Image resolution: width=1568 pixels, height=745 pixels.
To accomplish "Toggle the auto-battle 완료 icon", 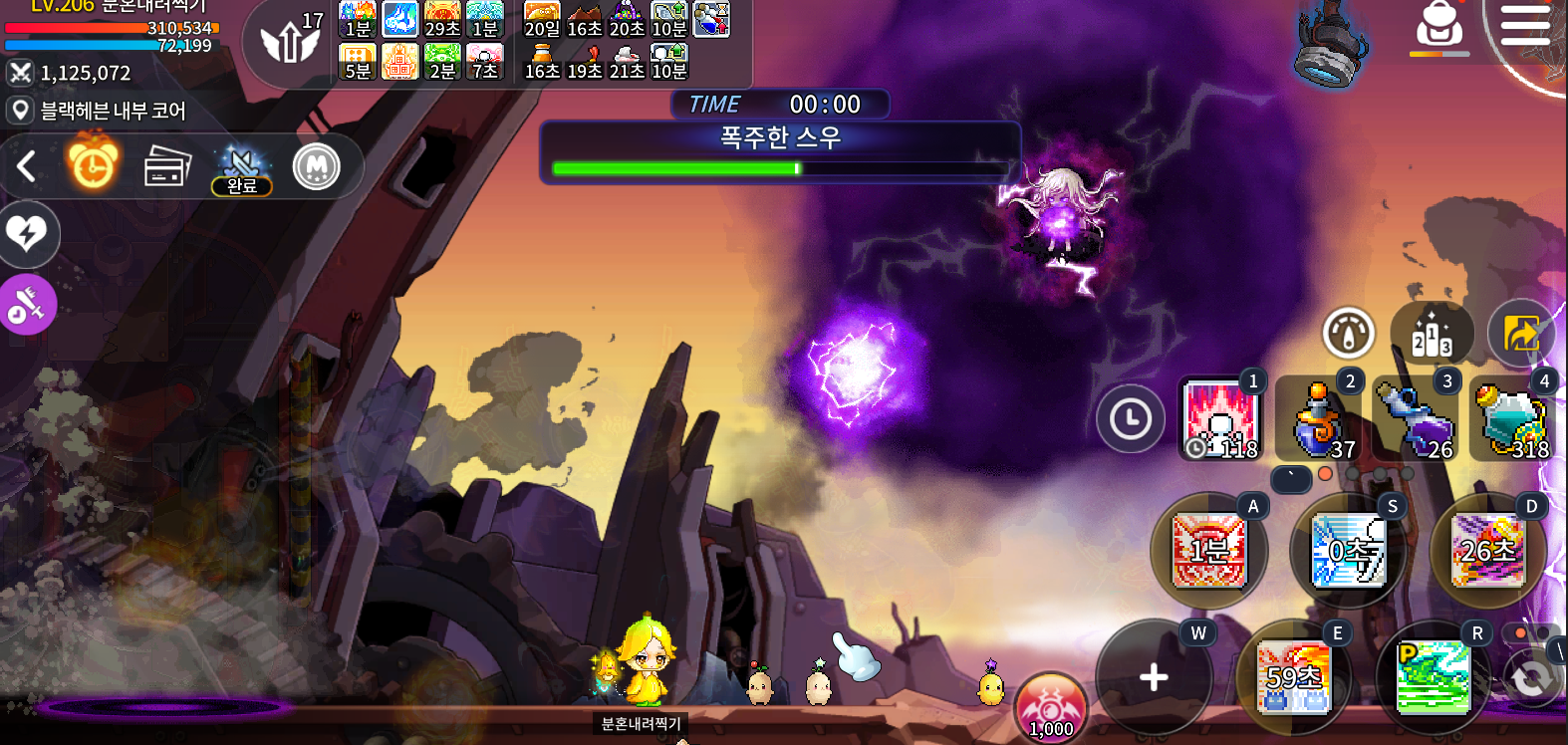I will 241,168.
